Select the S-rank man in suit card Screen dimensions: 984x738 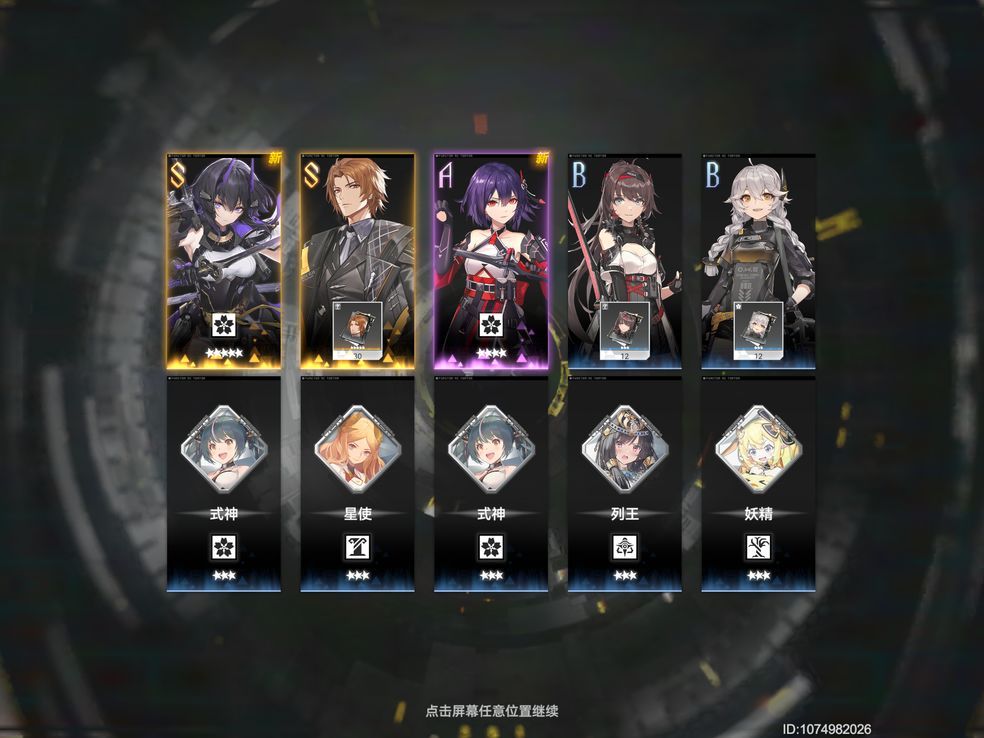[357, 262]
